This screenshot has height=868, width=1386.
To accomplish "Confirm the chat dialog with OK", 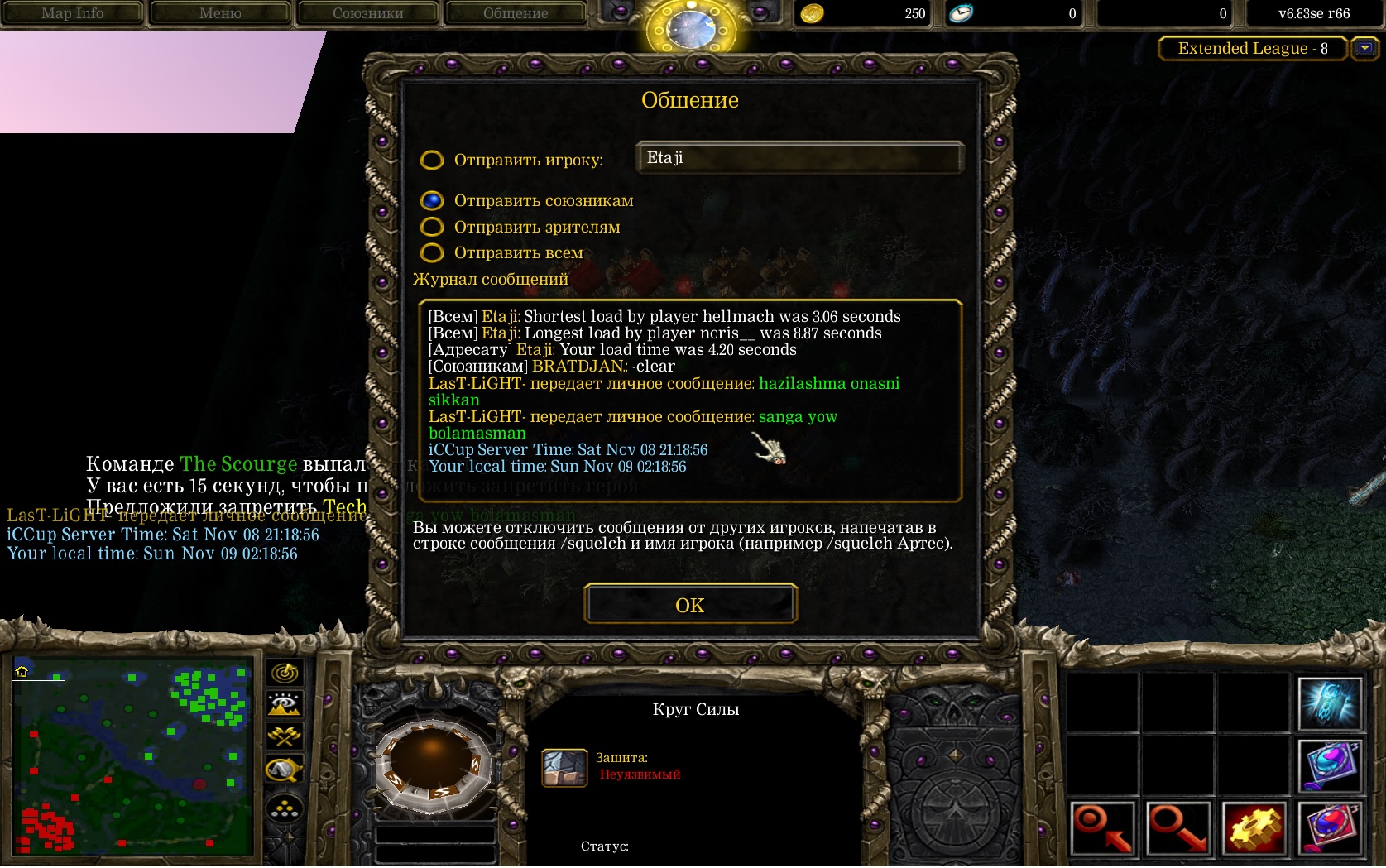I will (690, 605).
